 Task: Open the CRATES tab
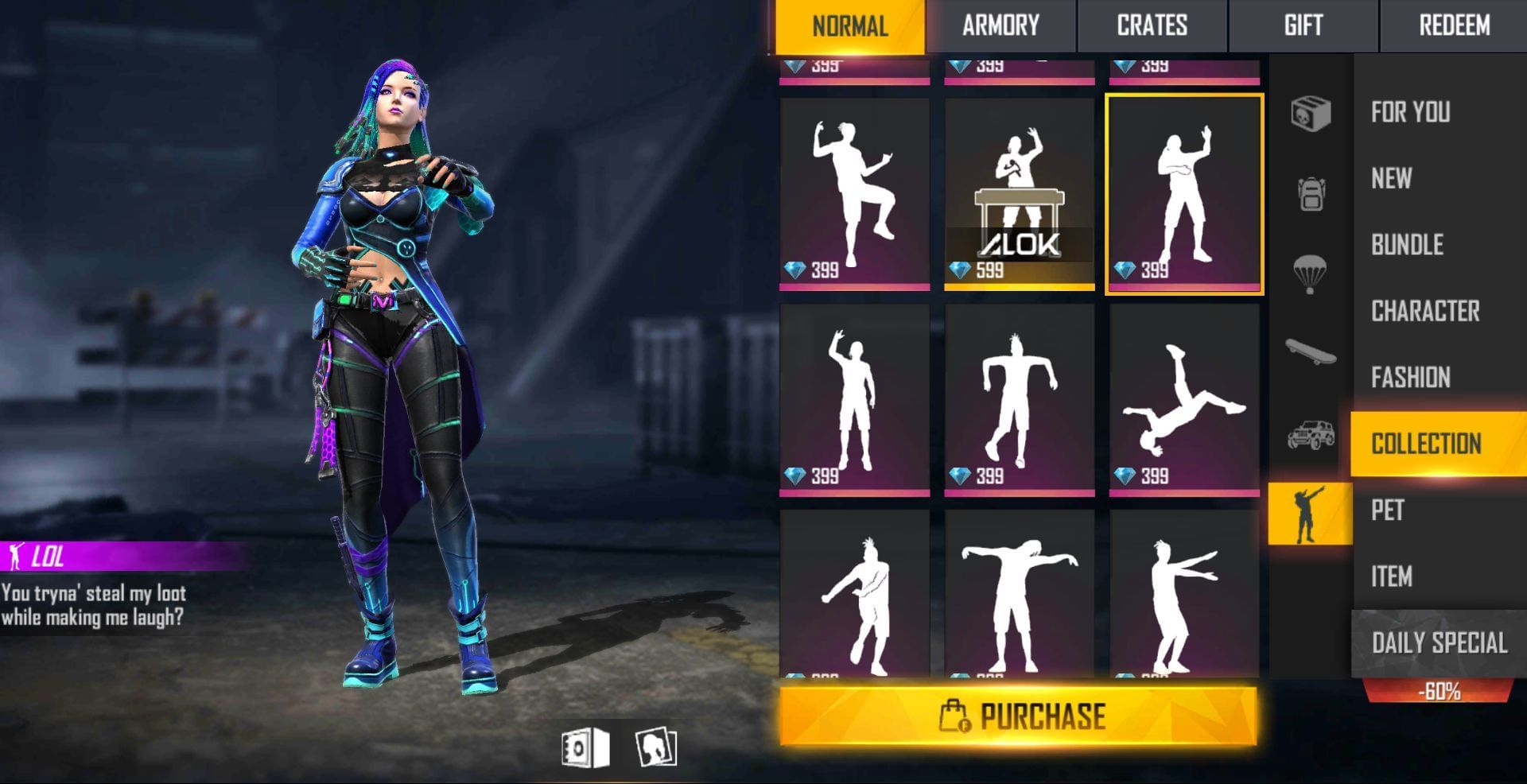point(1152,25)
